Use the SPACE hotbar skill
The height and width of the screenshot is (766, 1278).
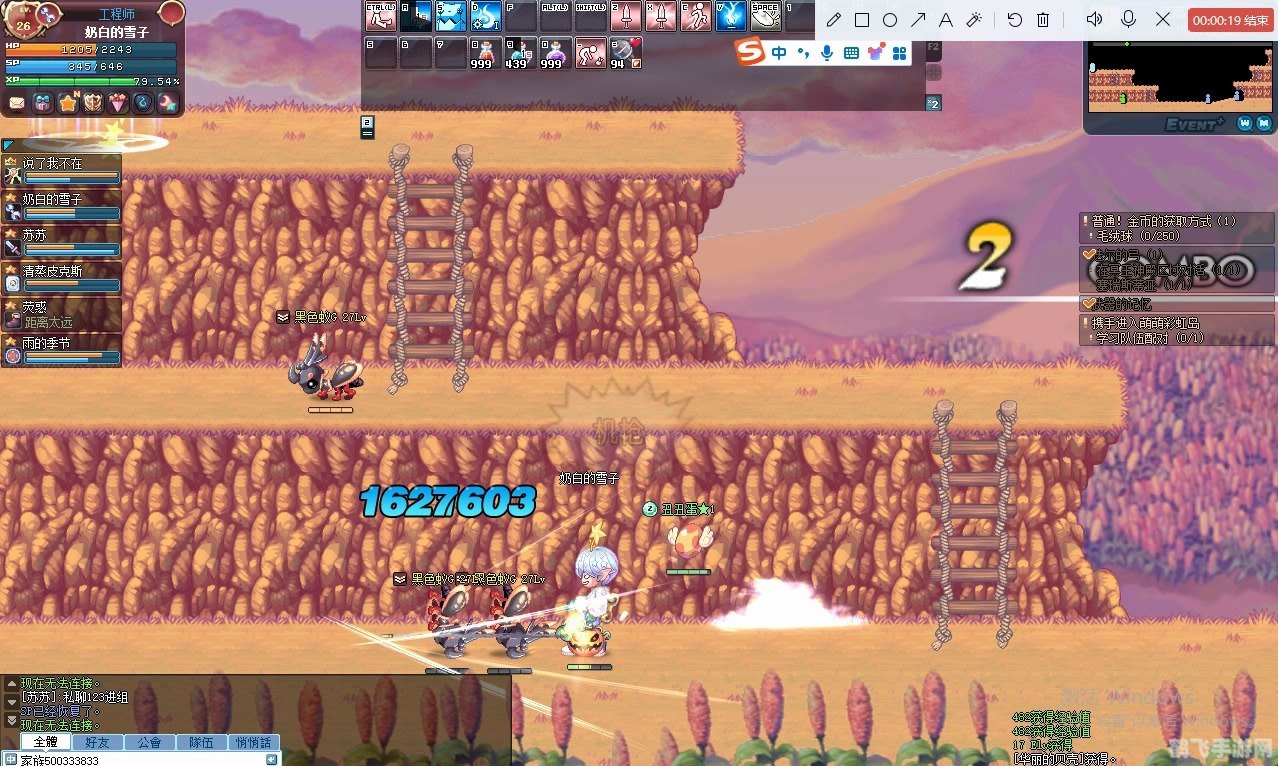pos(765,17)
